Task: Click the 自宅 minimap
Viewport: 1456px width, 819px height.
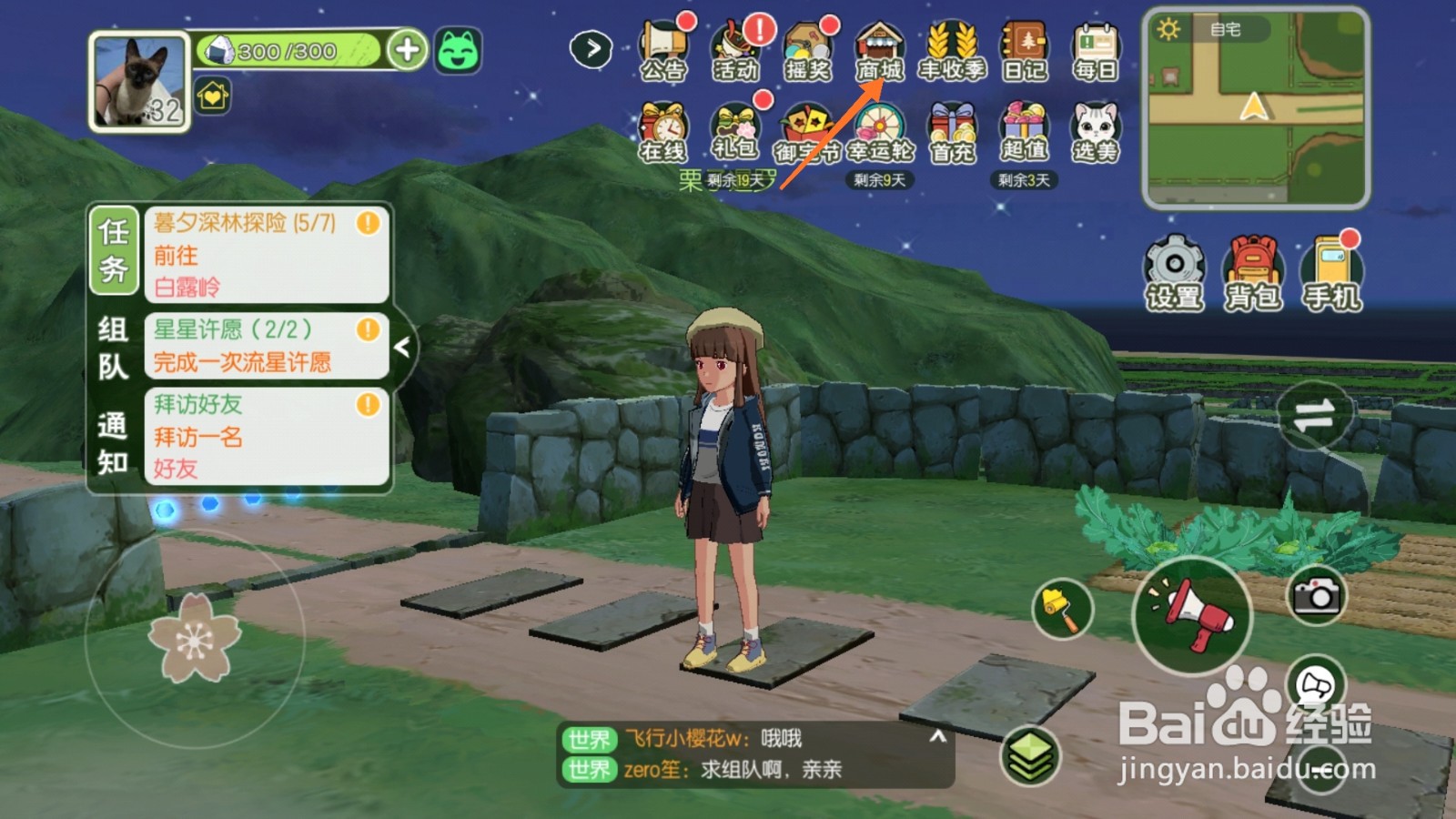Action: click(x=1256, y=109)
